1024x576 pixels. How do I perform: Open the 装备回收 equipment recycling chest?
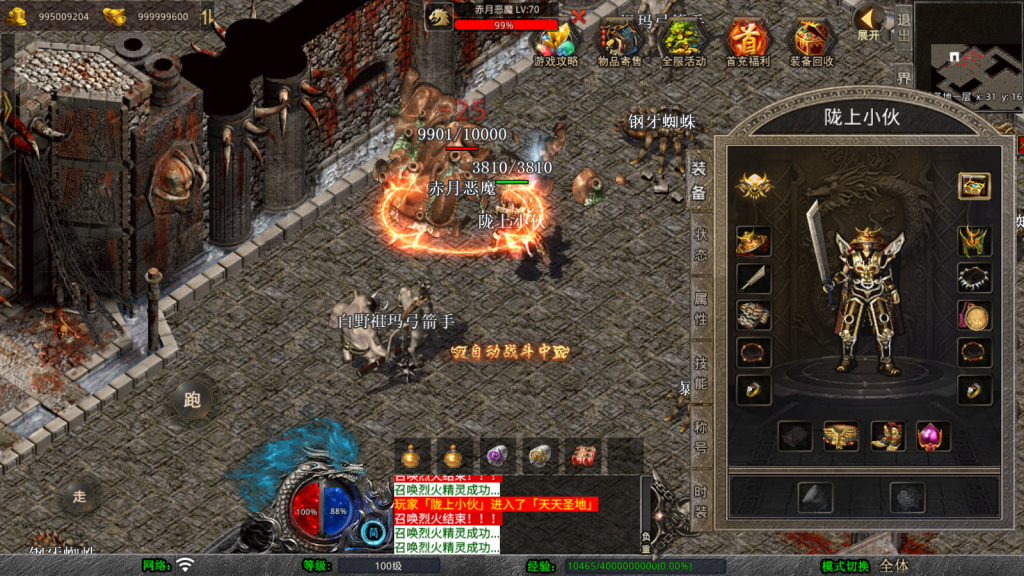tap(813, 42)
